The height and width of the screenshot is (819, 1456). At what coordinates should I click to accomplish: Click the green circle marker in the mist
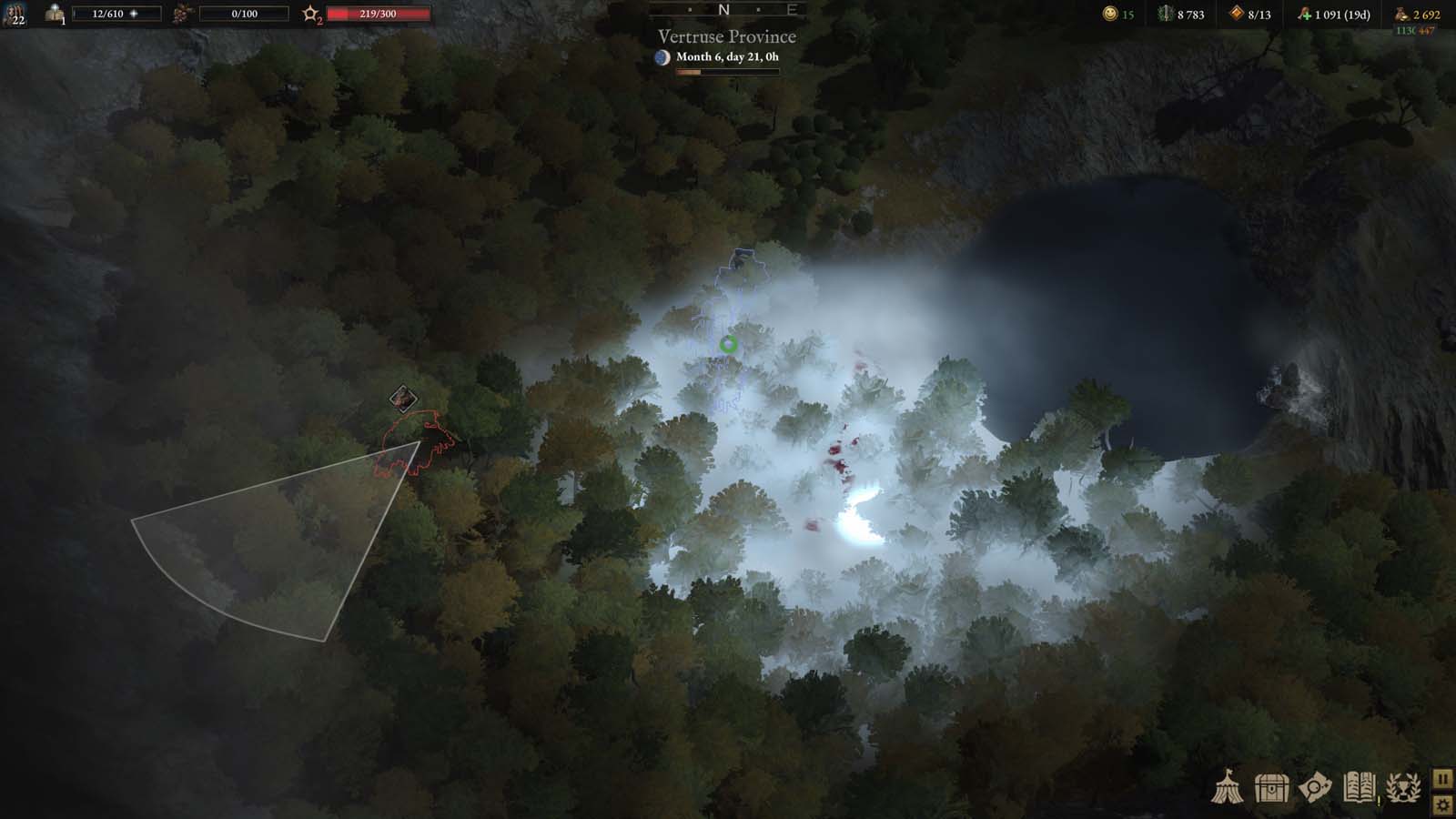727,344
